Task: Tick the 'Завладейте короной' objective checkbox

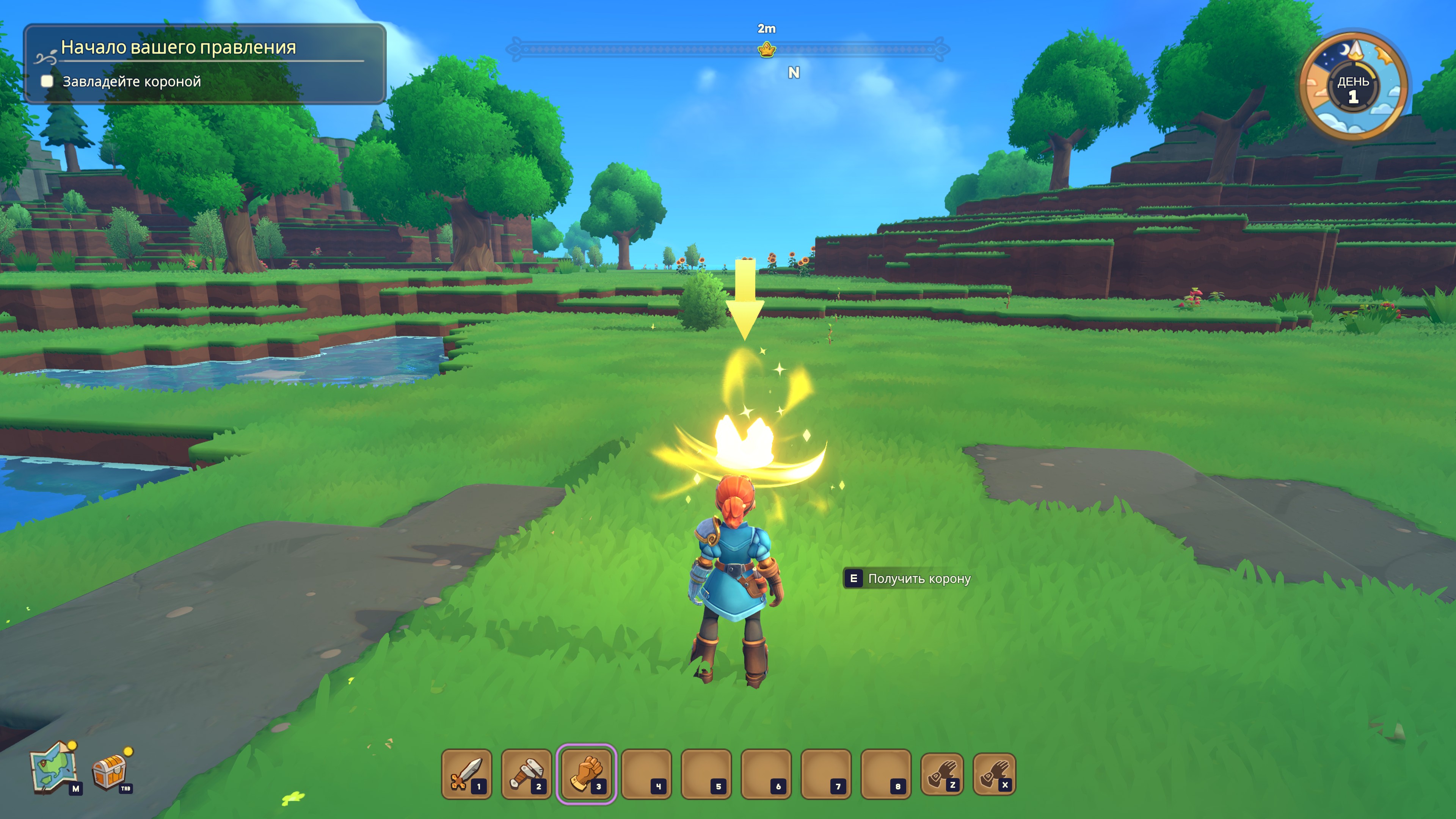Action: (47, 82)
